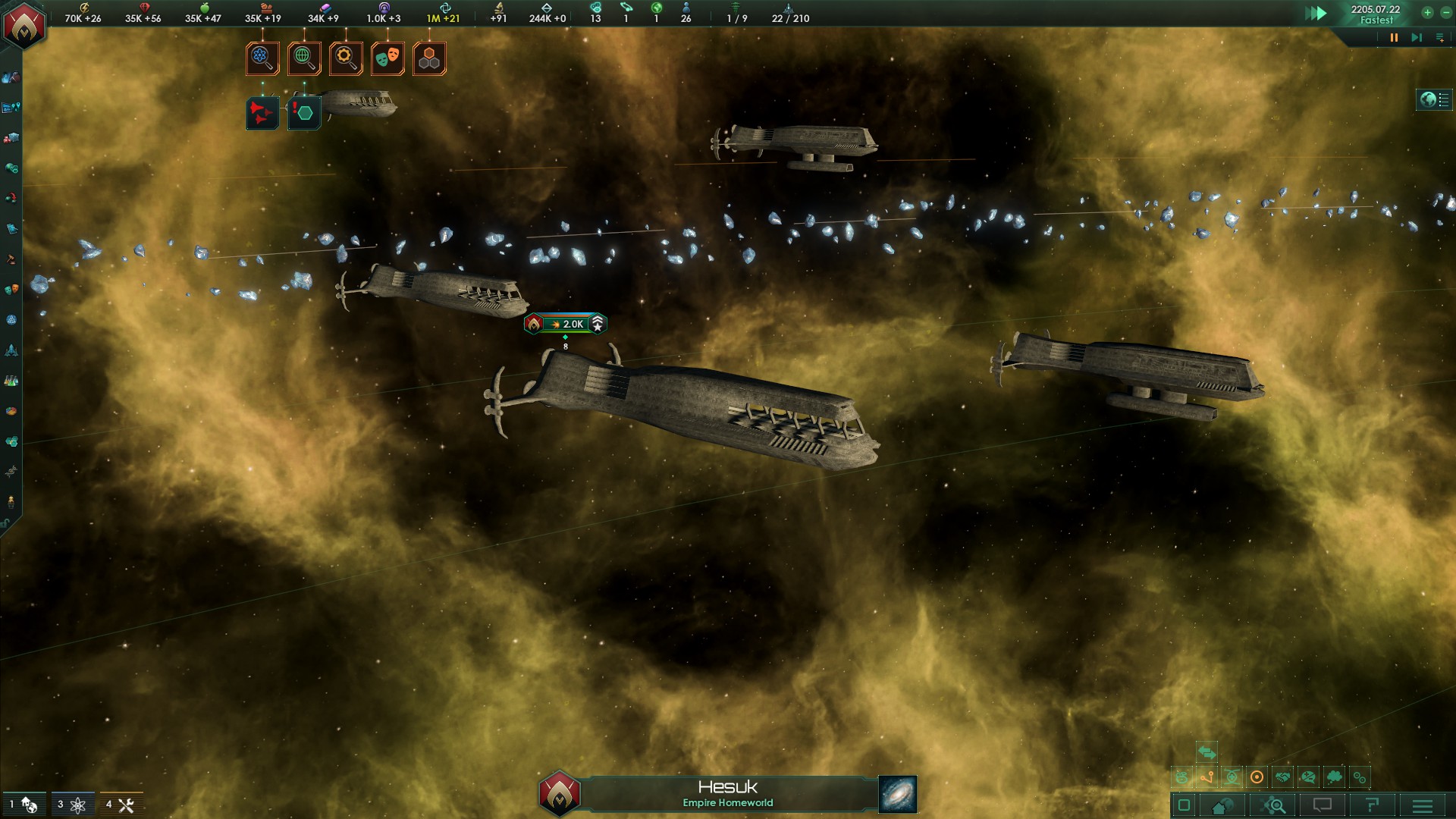Viewport: 1456px width, 819px height.
Task: Select the 2.0K fleet power label
Action: [x=566, y=324]
